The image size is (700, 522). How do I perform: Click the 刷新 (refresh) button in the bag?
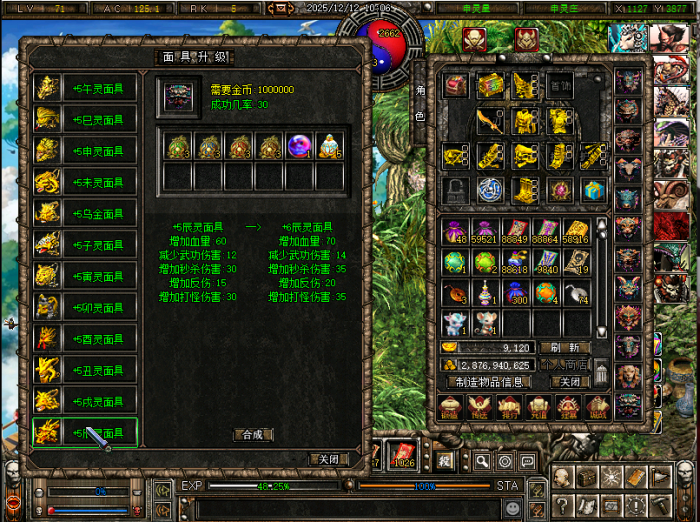click(x=565, y=348)
